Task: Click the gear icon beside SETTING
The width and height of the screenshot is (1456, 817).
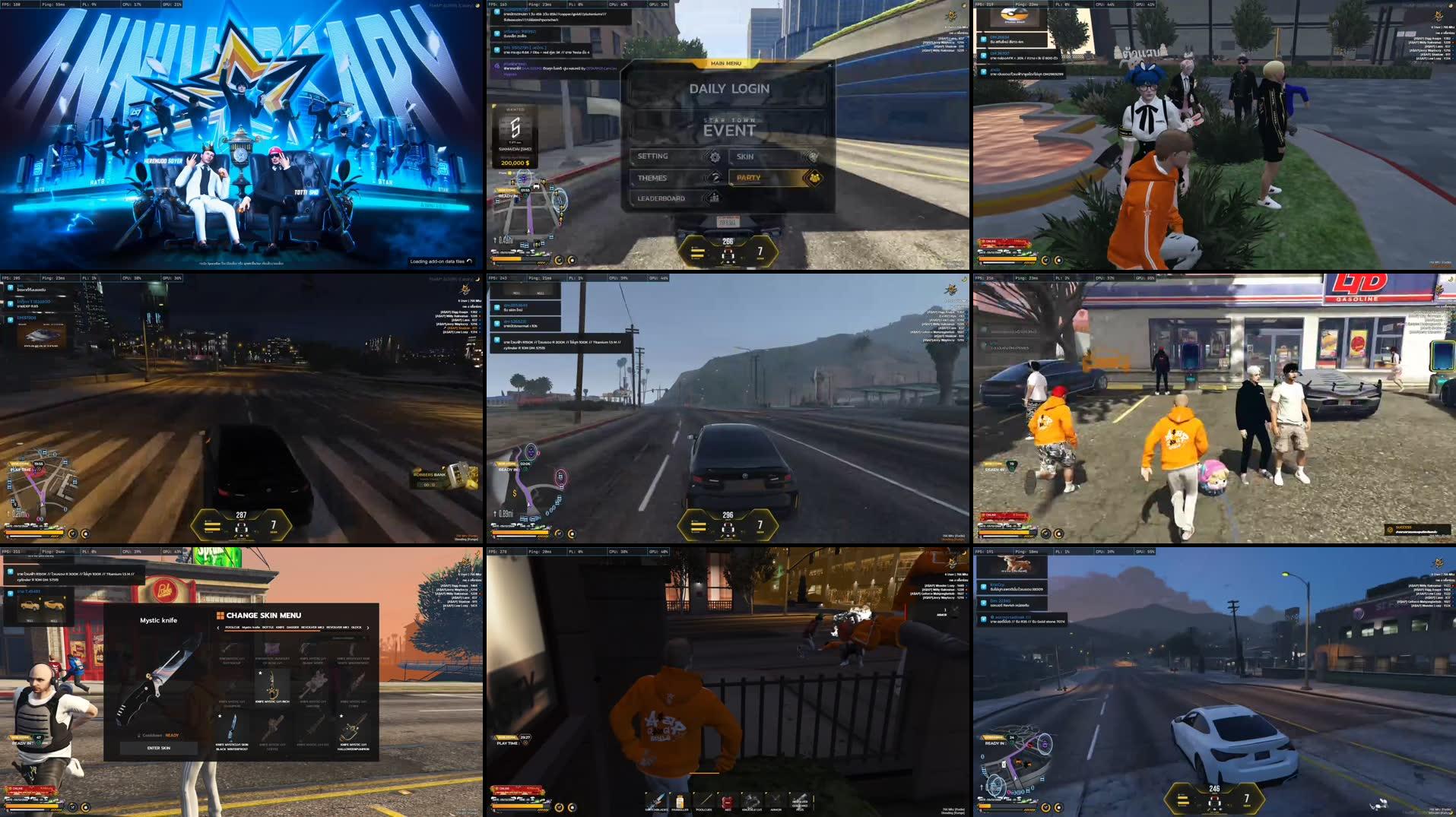Action: pyautogui.click(x=715, y=157)
